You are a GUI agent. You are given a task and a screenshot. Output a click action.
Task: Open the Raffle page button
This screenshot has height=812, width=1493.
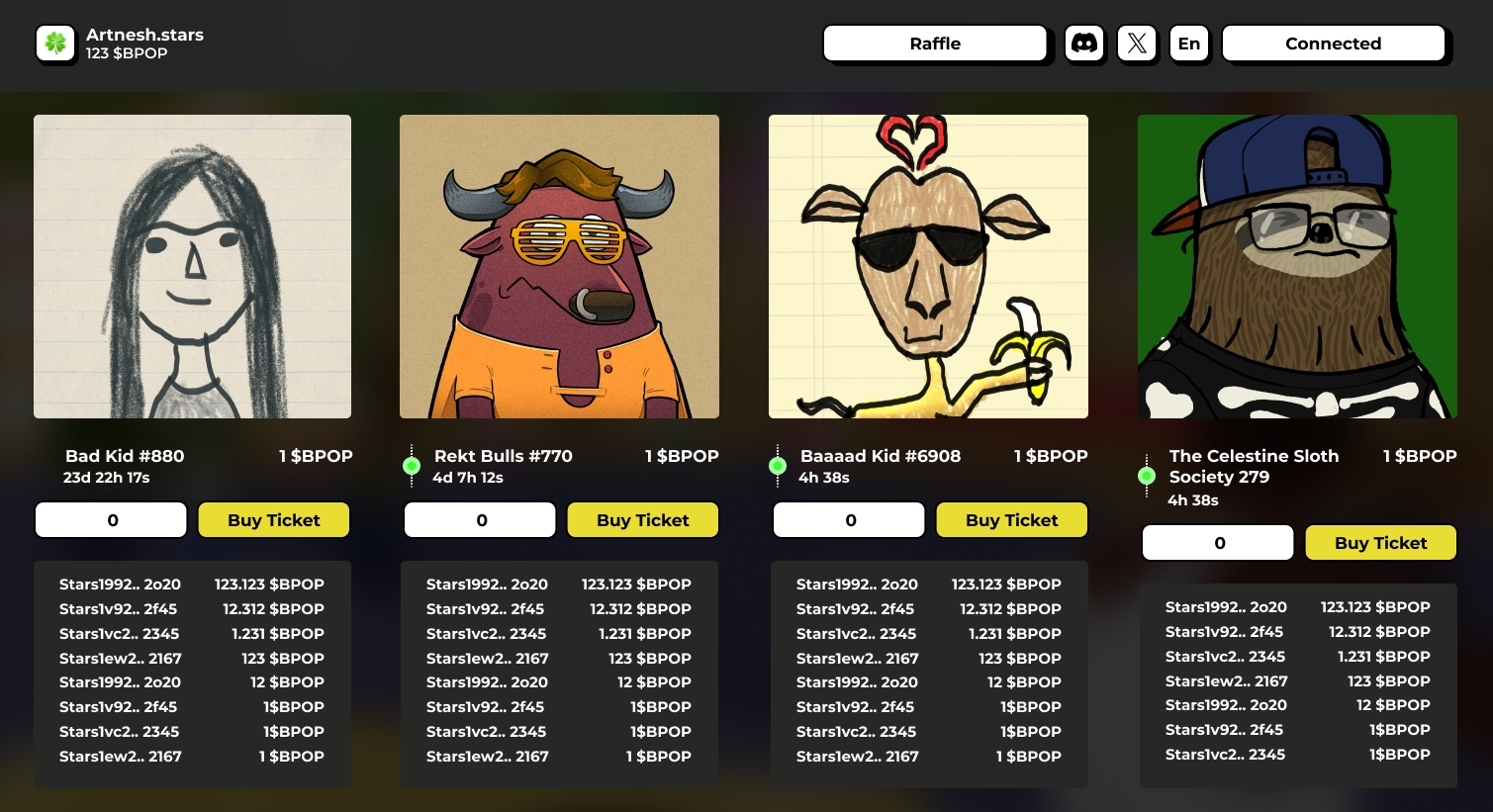(x=934, y=44)
